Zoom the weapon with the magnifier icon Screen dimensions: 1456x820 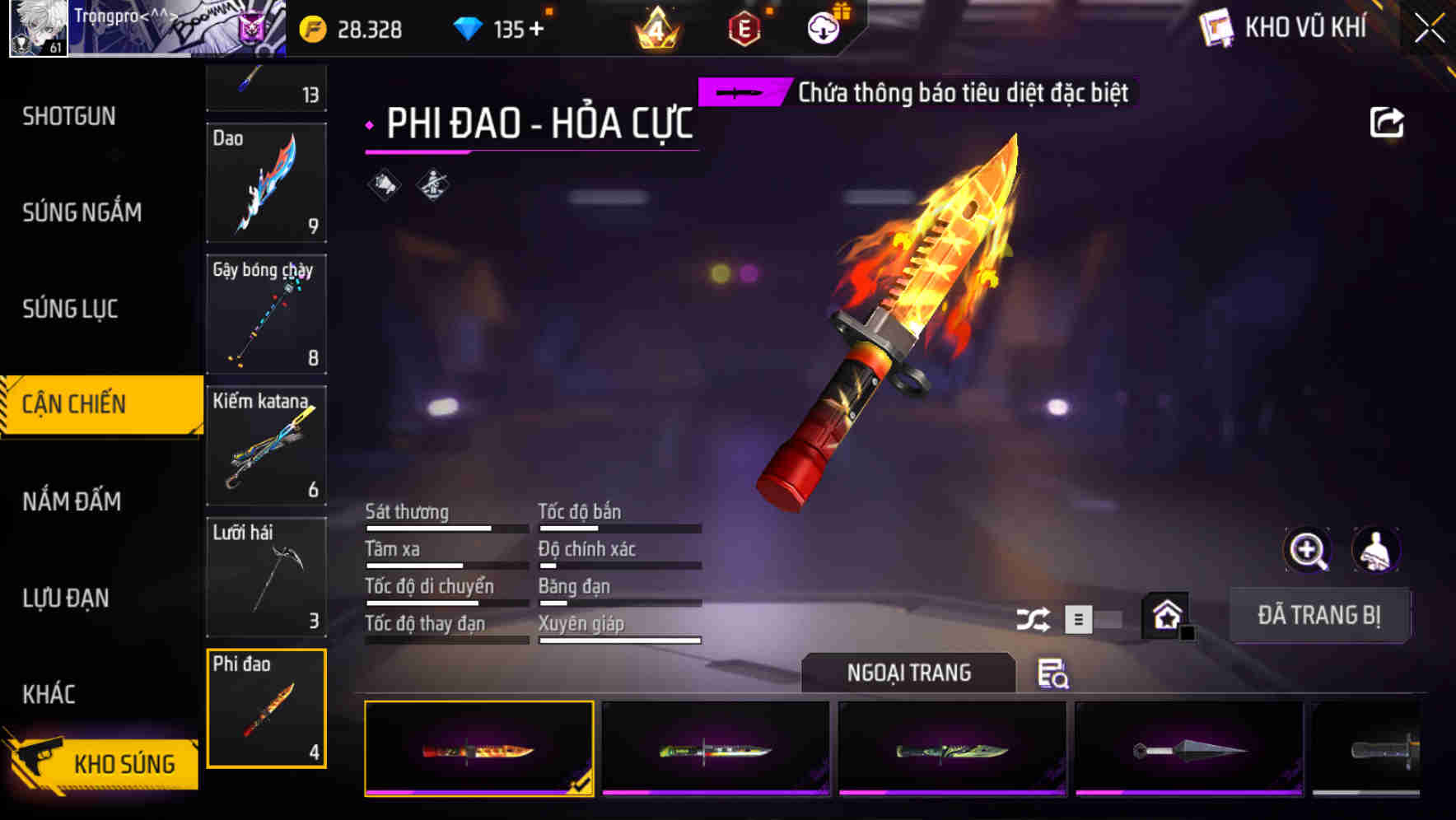coord(1309,550)
